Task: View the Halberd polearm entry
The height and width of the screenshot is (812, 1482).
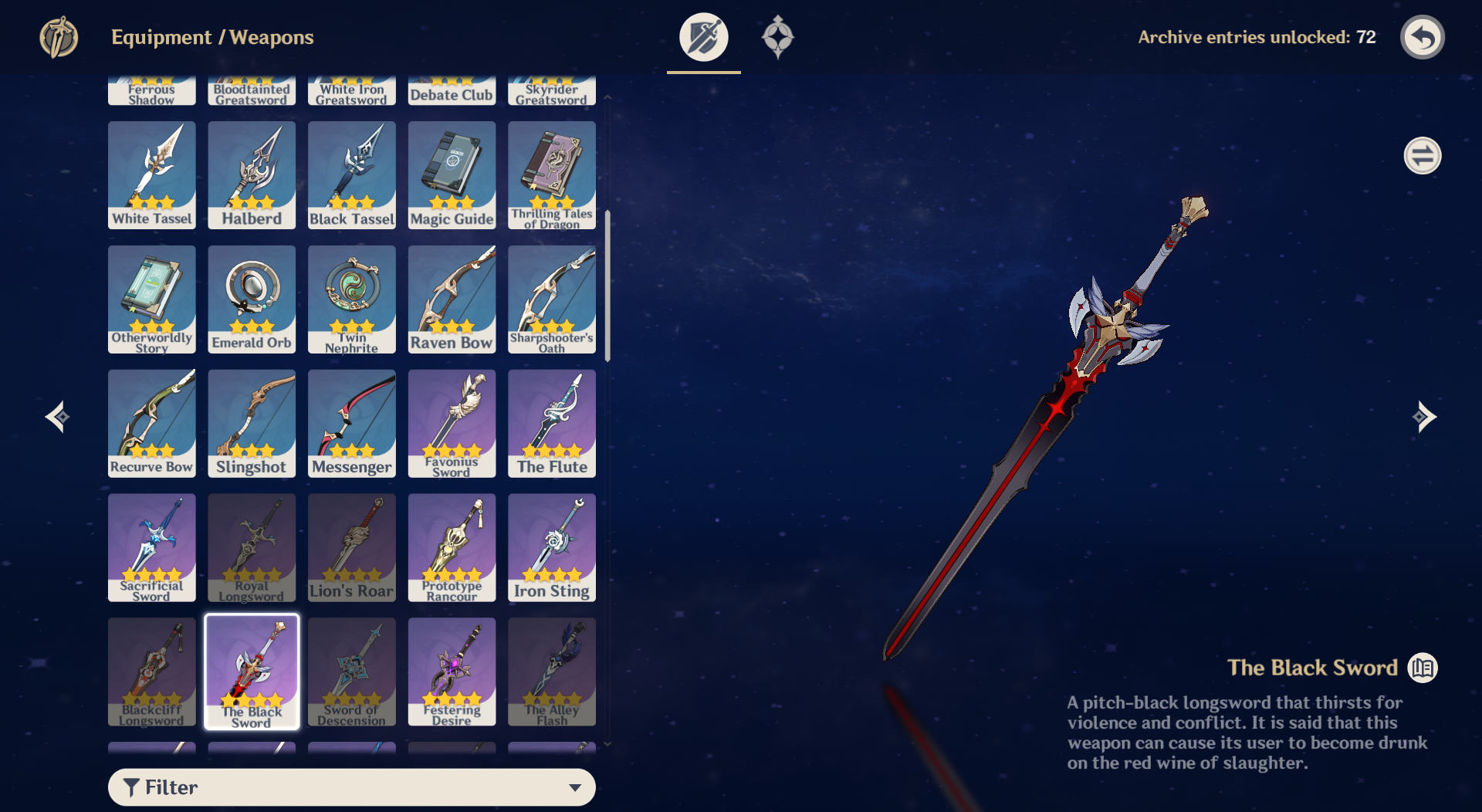Action: click(x=252, y=175)
